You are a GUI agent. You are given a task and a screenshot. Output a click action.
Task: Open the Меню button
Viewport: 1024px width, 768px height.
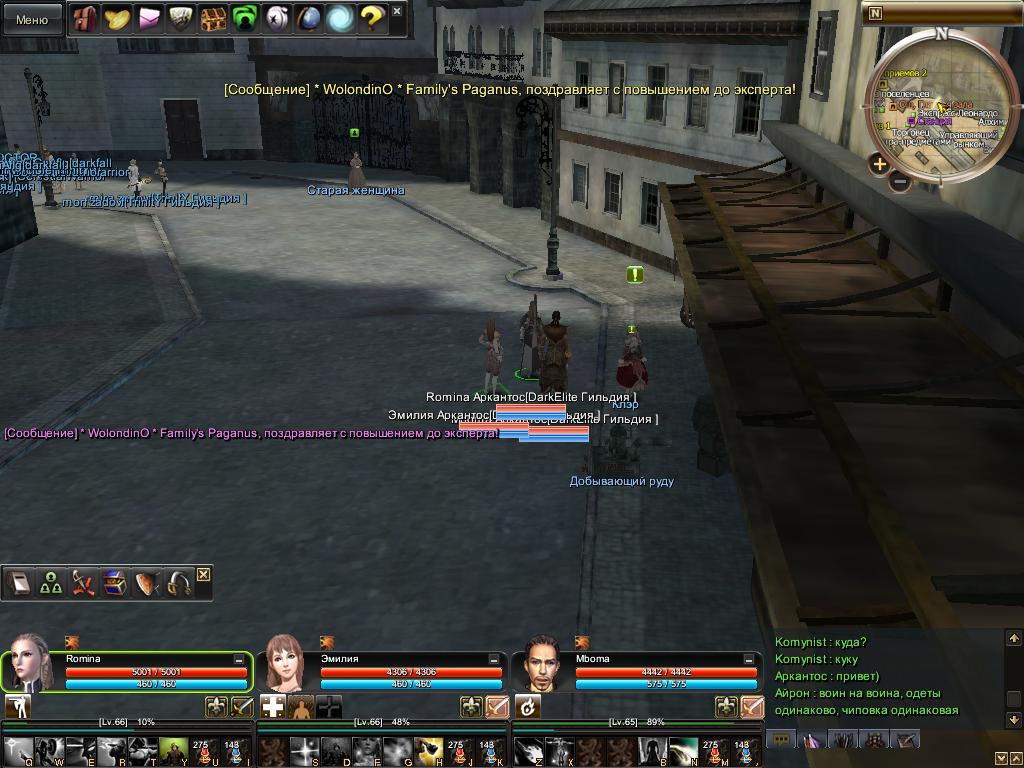click(x=32, y=19)
